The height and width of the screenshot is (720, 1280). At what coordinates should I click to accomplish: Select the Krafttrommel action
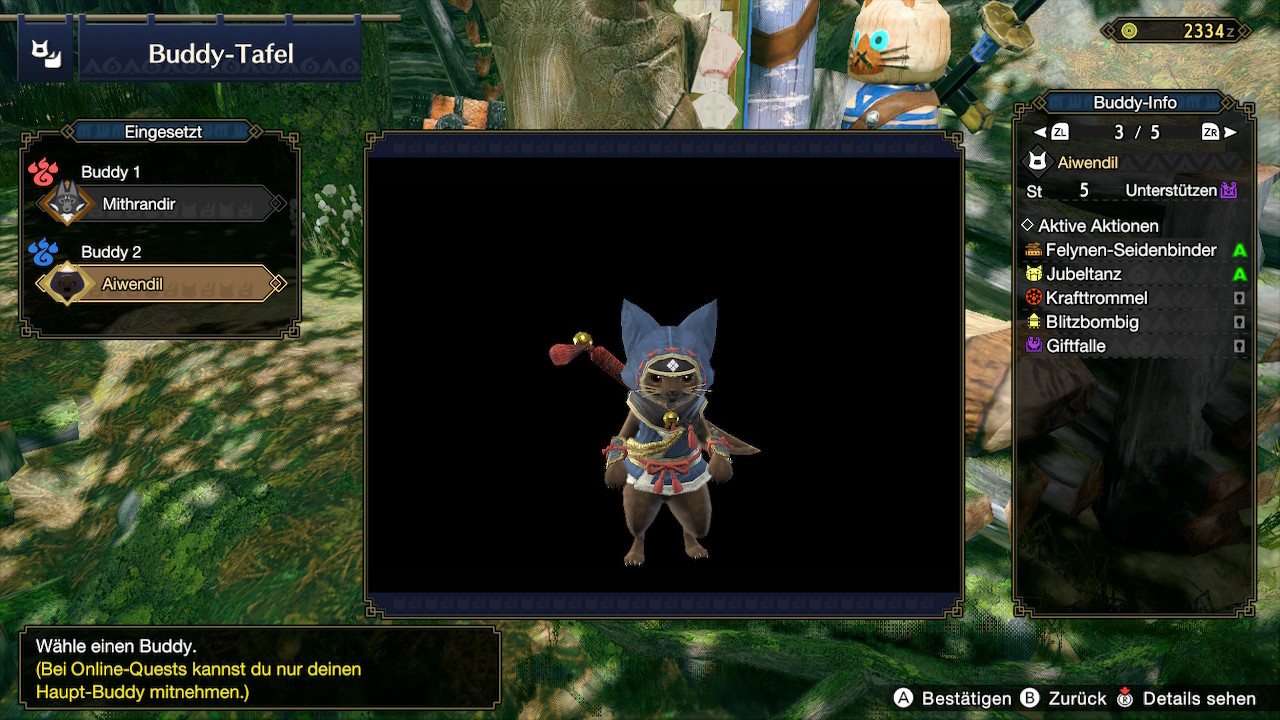point(1096,298)
